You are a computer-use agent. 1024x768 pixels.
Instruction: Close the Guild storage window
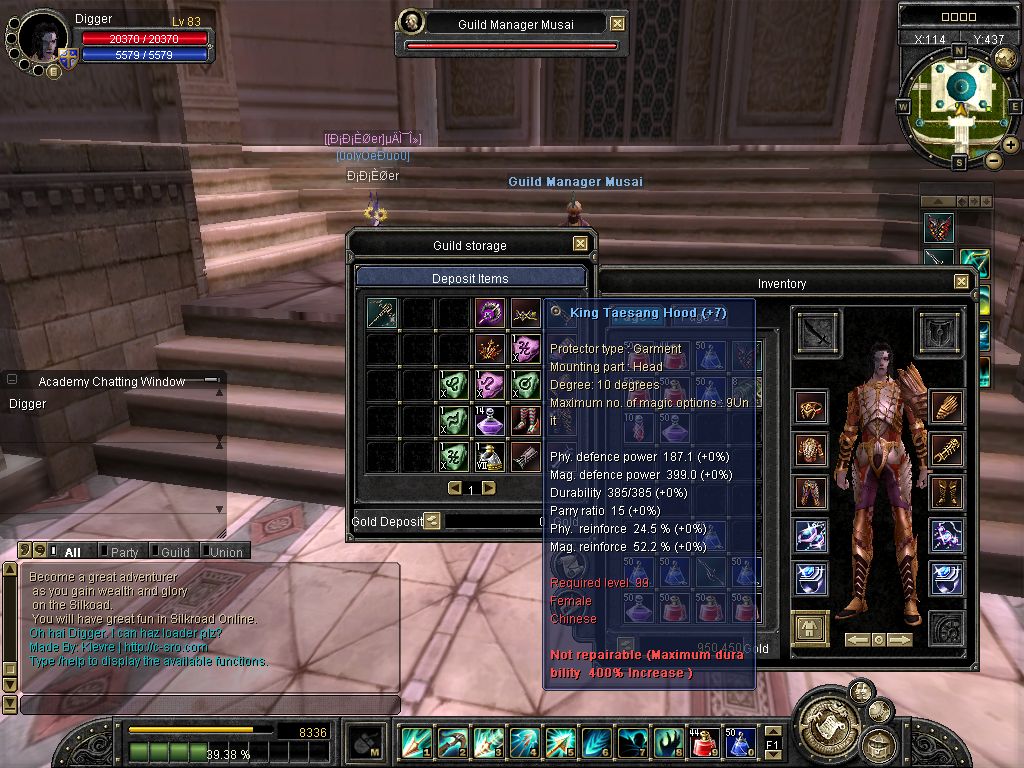(580, 244)
